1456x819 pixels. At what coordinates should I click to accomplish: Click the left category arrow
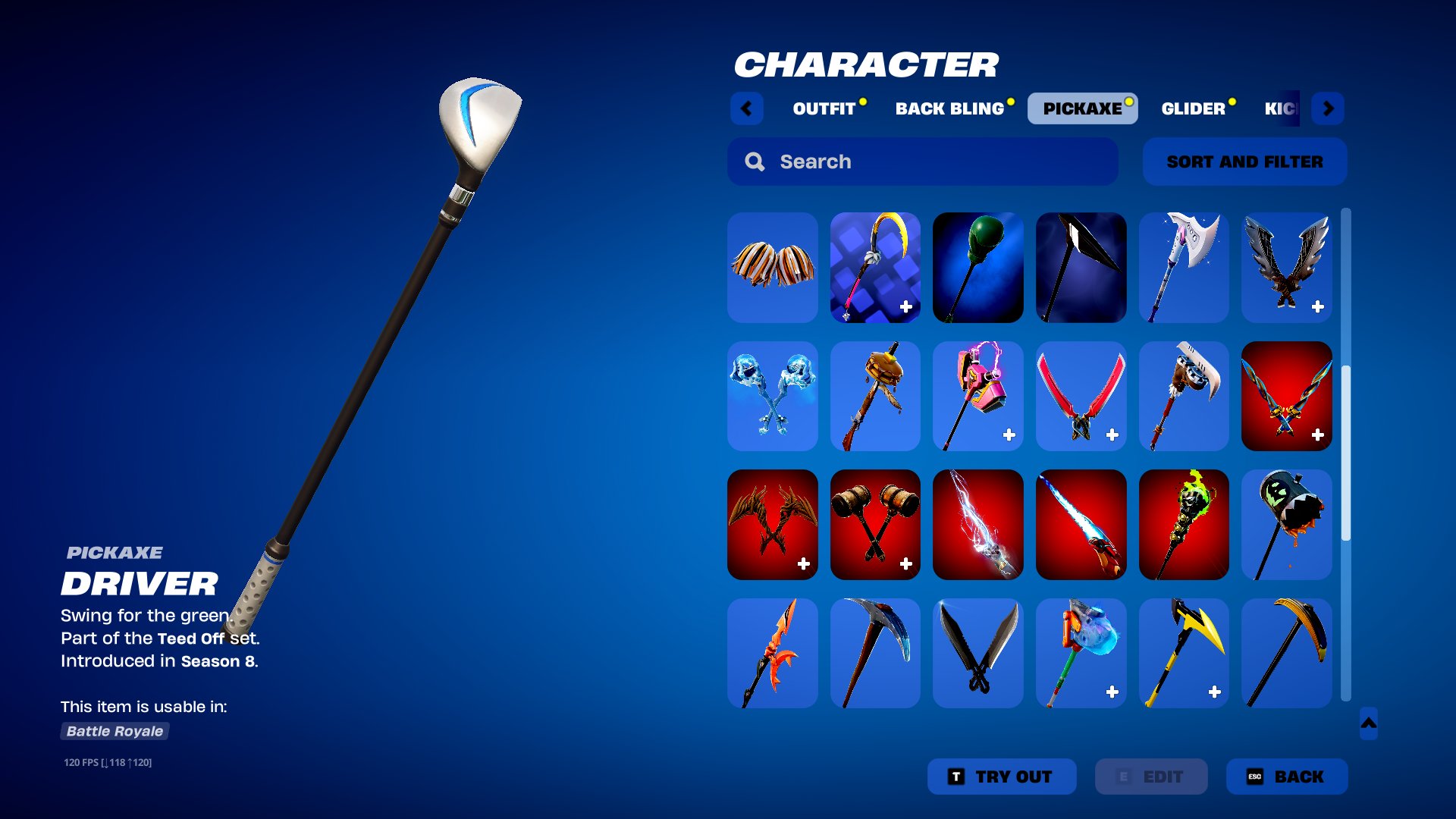[x=747, y=108]
